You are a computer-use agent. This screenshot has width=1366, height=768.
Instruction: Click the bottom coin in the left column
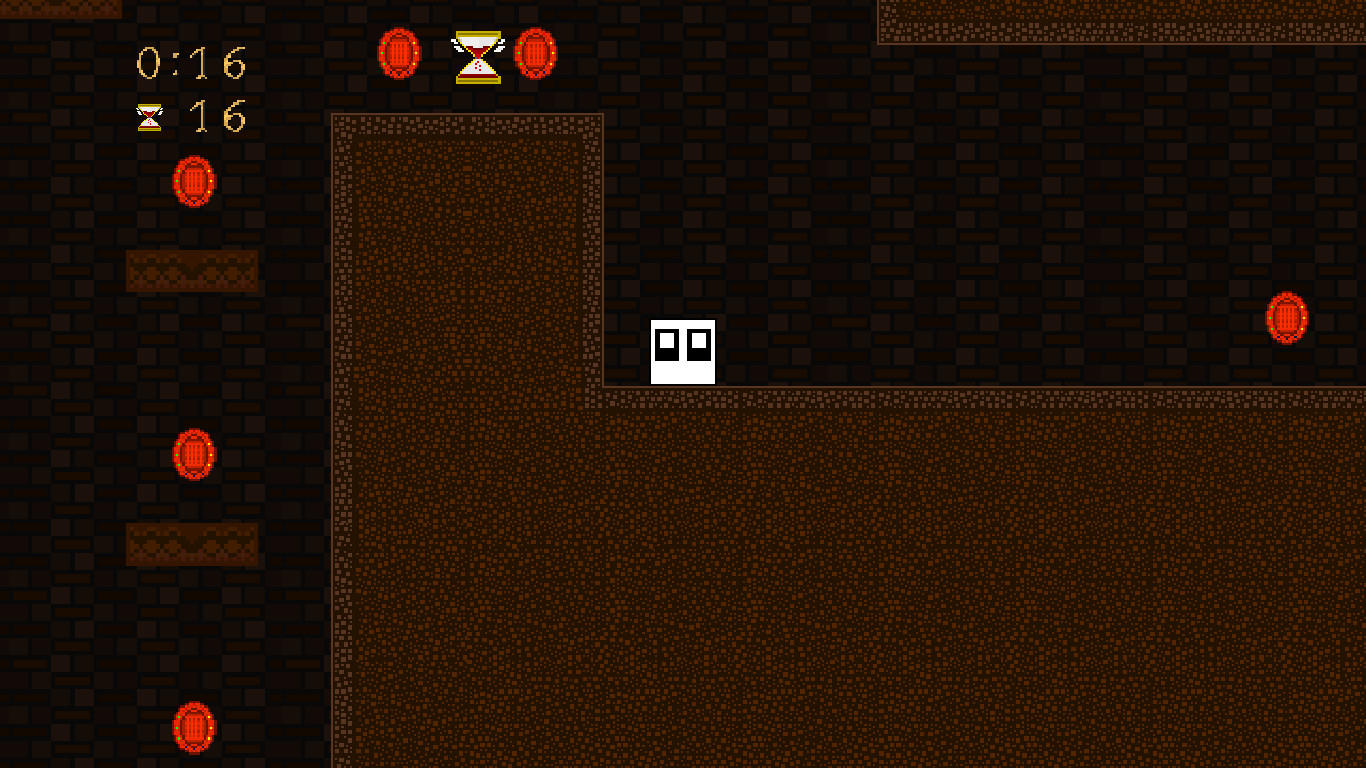pos(195,727)
